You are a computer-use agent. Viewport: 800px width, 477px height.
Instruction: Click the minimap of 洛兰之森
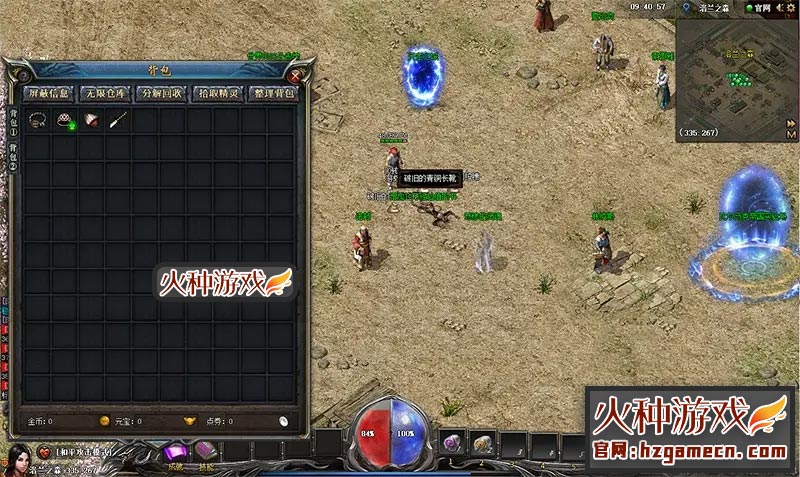(x=736, y=75)
